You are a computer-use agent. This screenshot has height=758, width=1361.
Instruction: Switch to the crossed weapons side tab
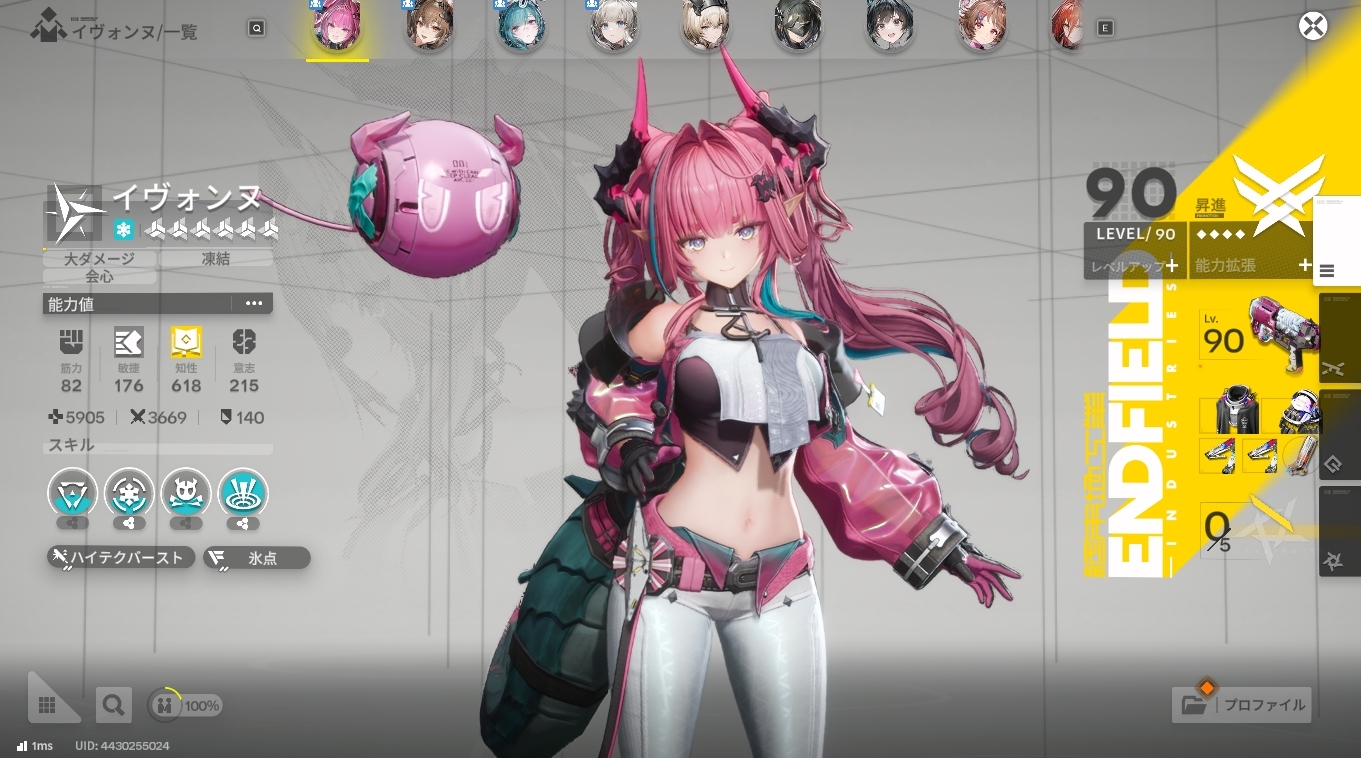tap(1334, 368)
